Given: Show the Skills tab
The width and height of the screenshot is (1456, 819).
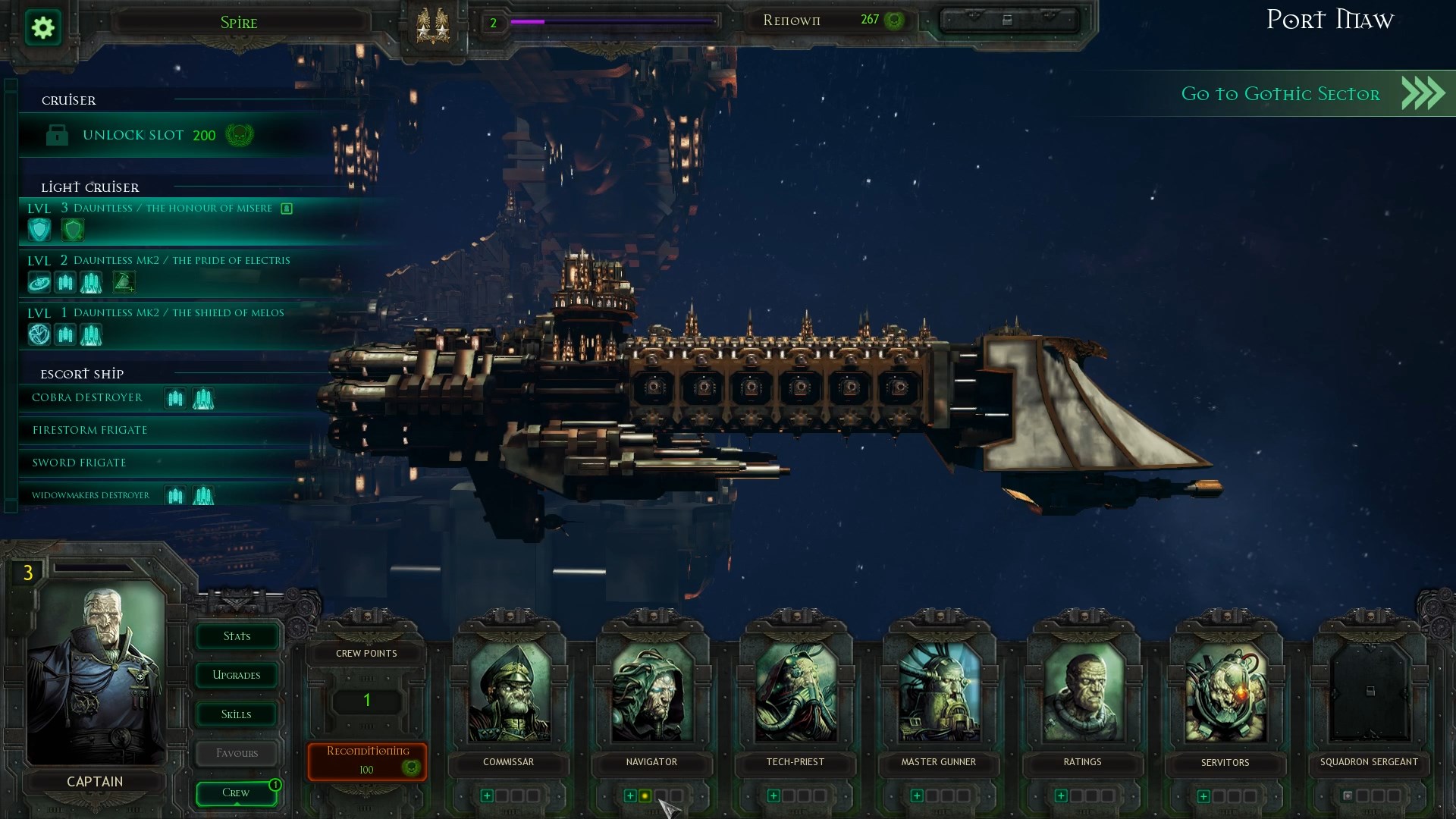Looking at the screenshot, I should (x=237, y=715).
